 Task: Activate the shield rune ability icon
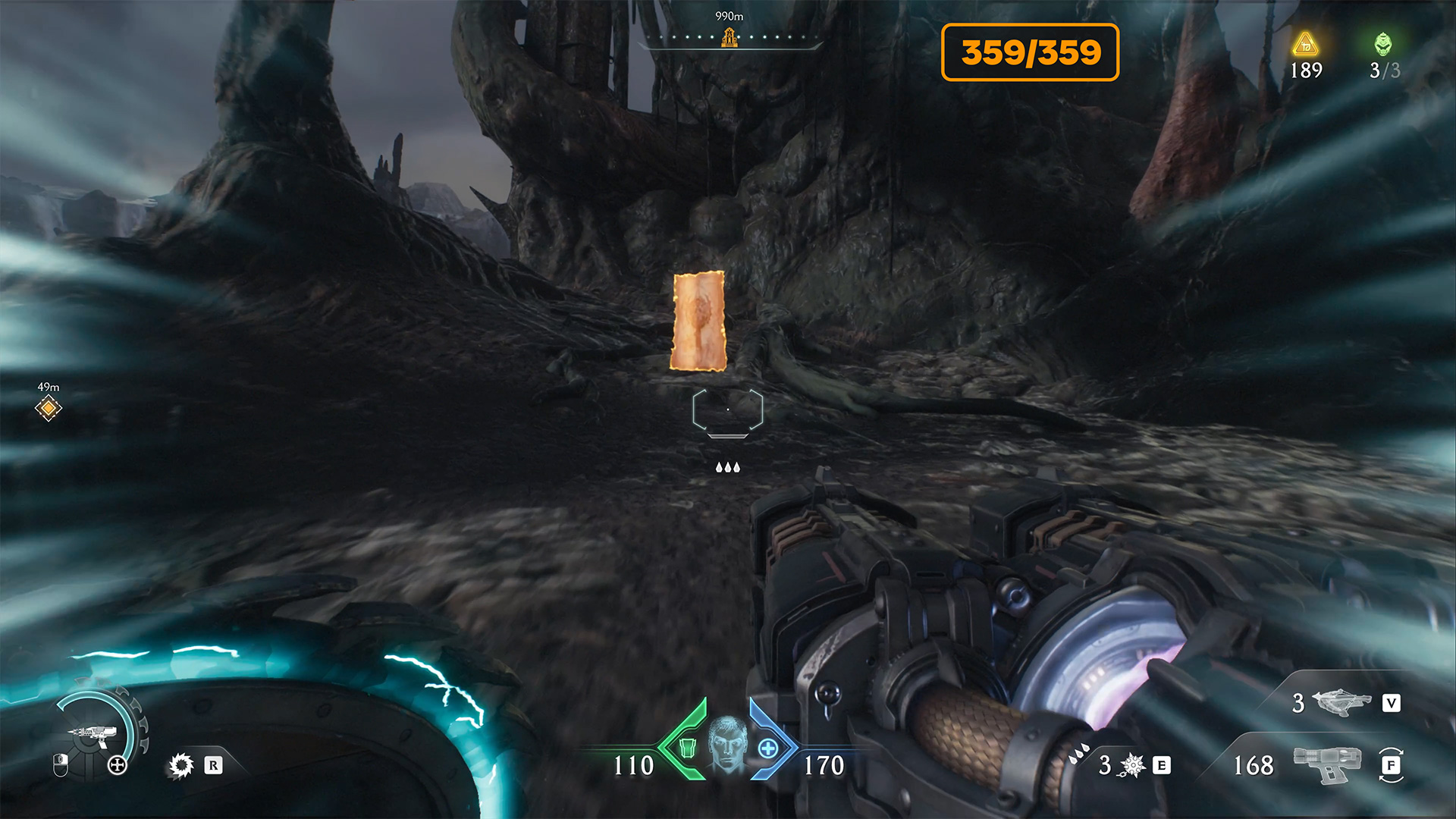(181, 765)
